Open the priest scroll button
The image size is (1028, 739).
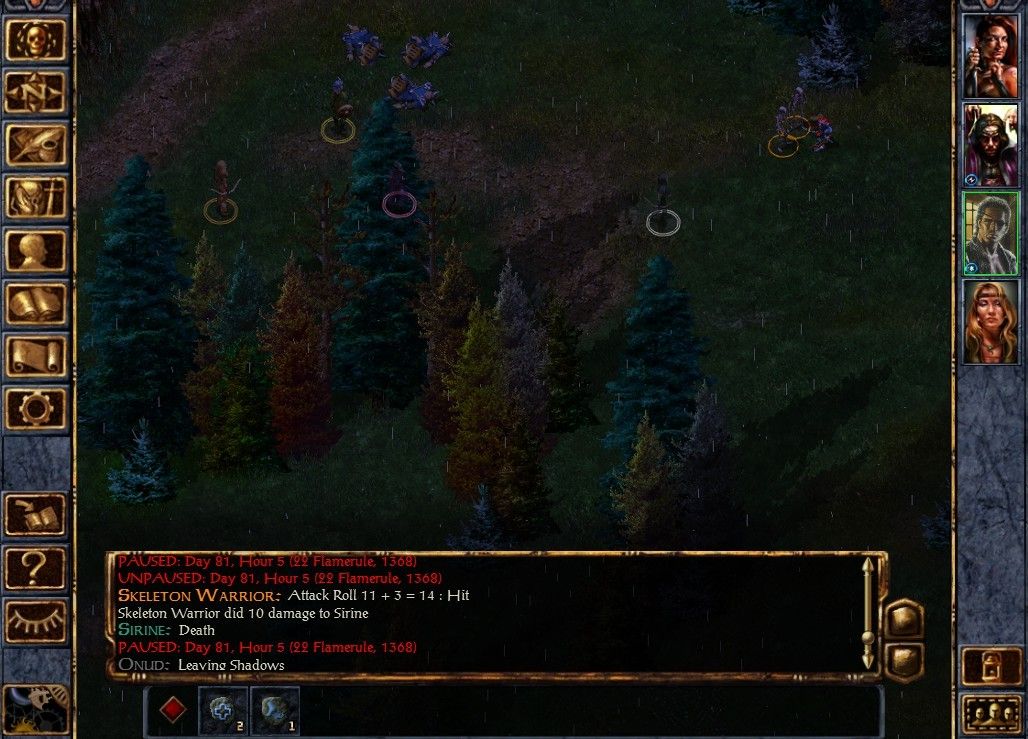click(36, 355)
